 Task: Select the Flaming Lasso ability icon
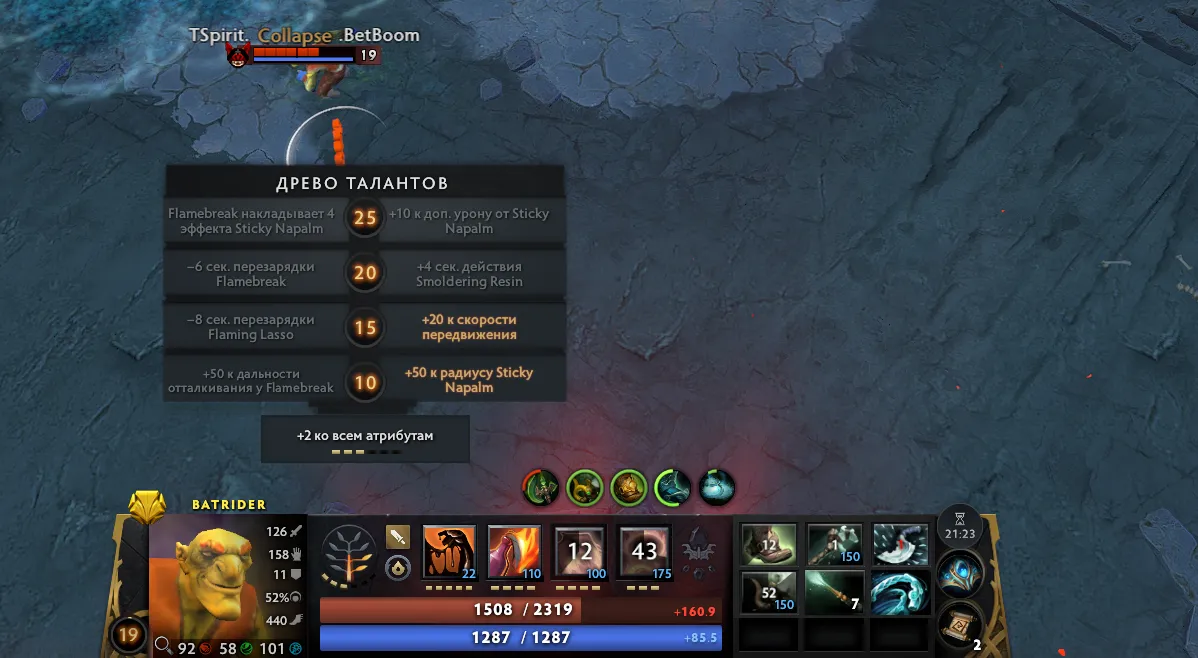644,552
